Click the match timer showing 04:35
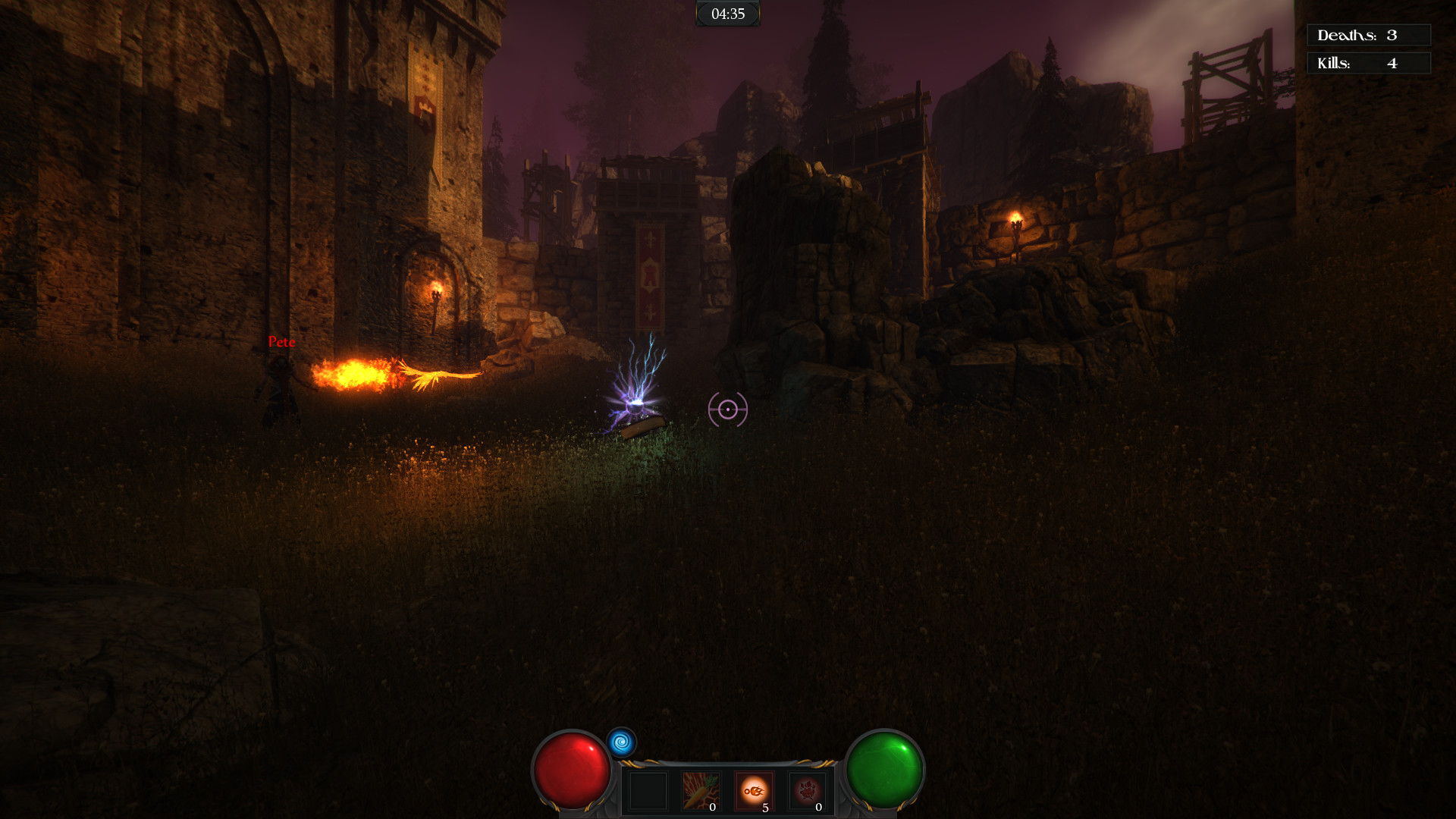The width and height of the screenshot is (1456, 819). [727, 13]
